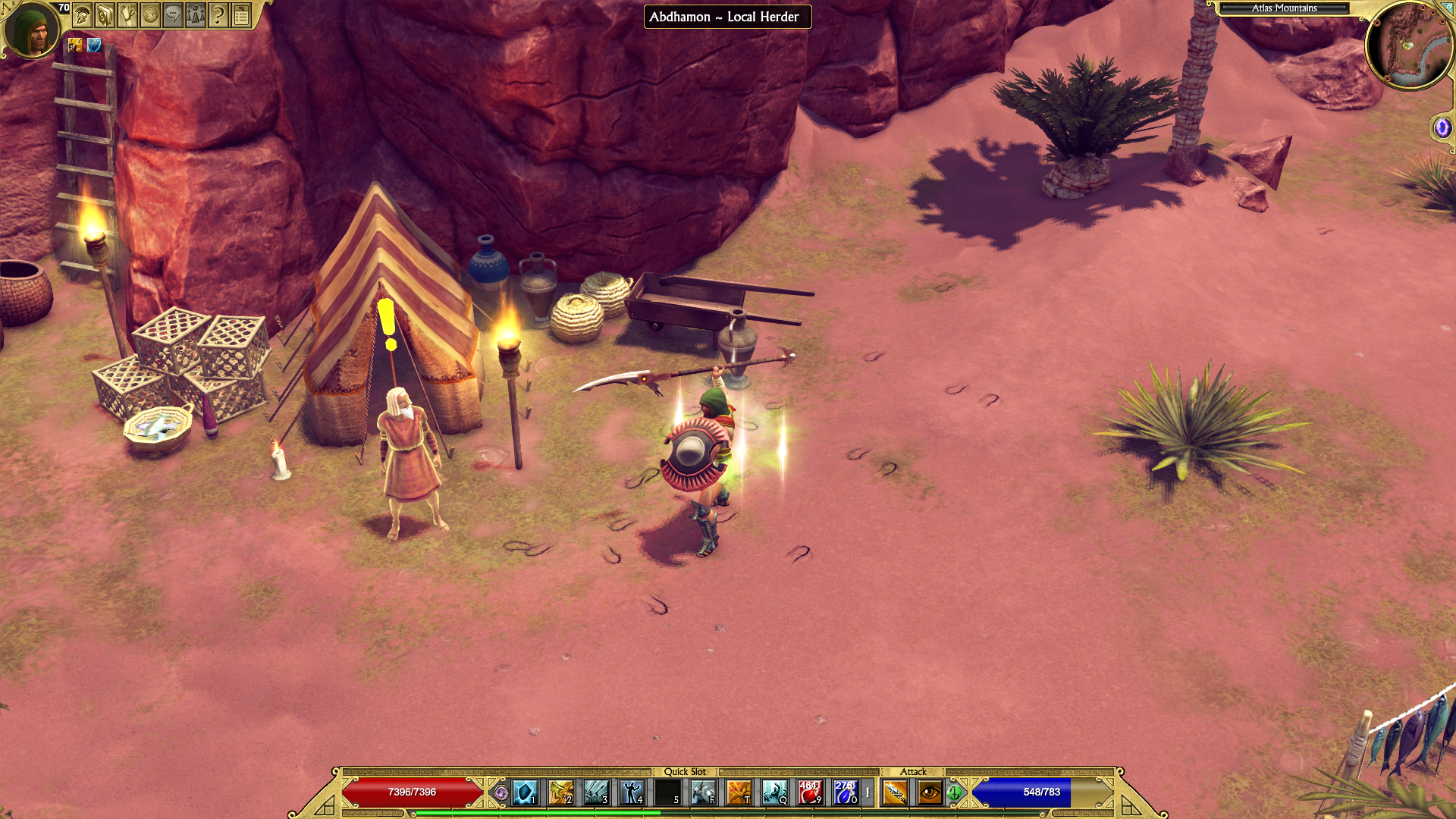The image size is (1456, 819).
Task: Open help with the question mark icon
Action: point(218,14)
